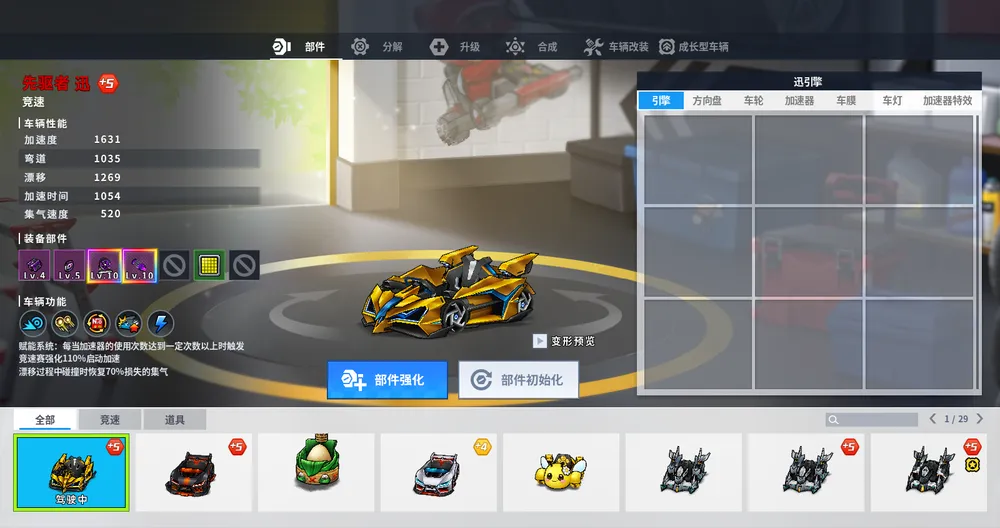1000x528 pixels.
Task: Click the 部件强化 button
Action: (x=388, y=380)
